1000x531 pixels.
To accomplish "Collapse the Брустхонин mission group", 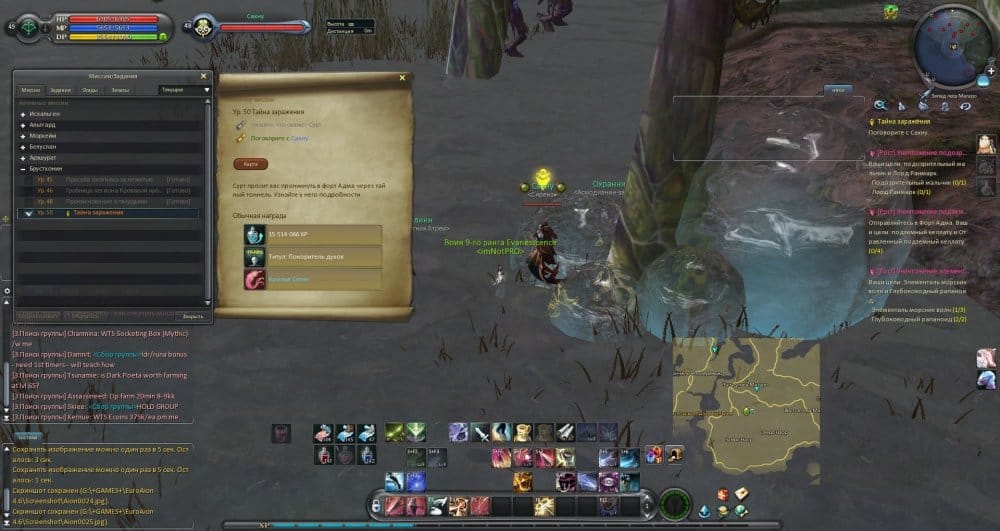I will (22, 169).
